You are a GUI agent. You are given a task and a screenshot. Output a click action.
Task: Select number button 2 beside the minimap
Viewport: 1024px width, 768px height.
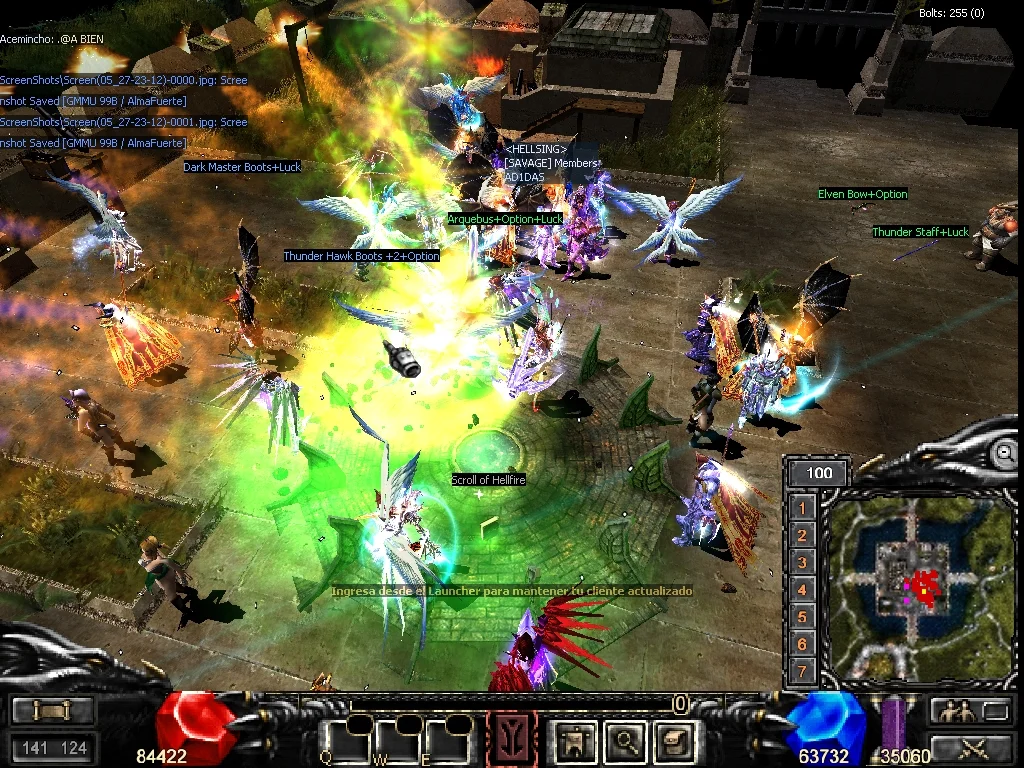(x=802, y=536)
